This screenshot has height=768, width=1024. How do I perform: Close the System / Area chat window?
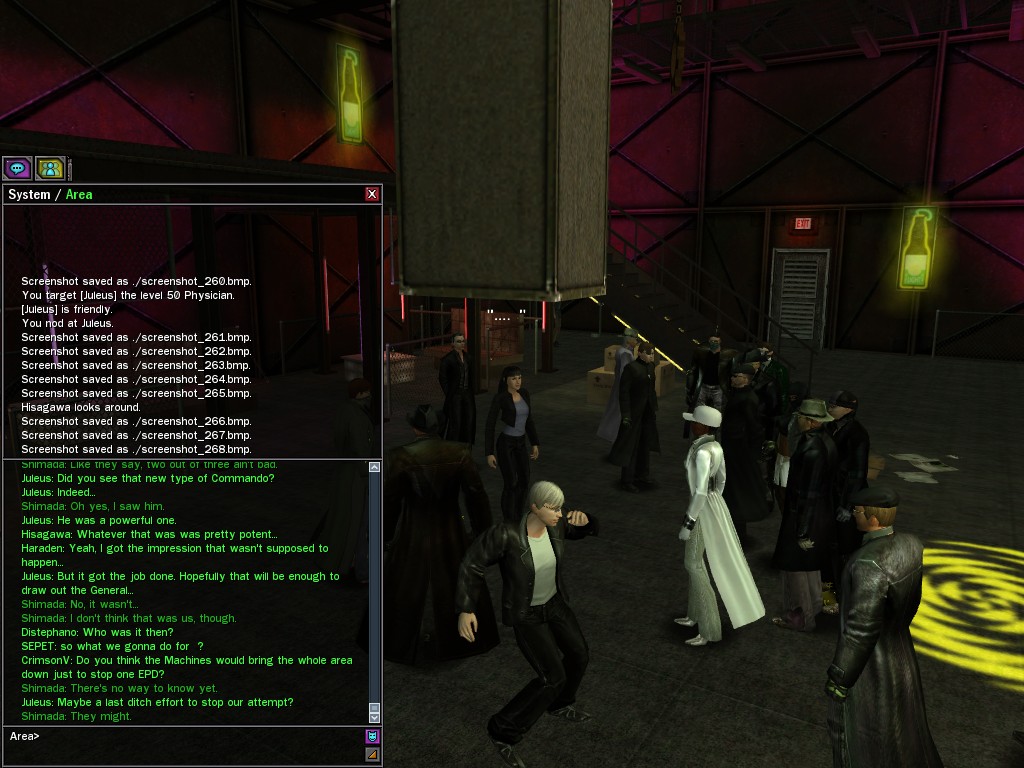tap(372, 194)
